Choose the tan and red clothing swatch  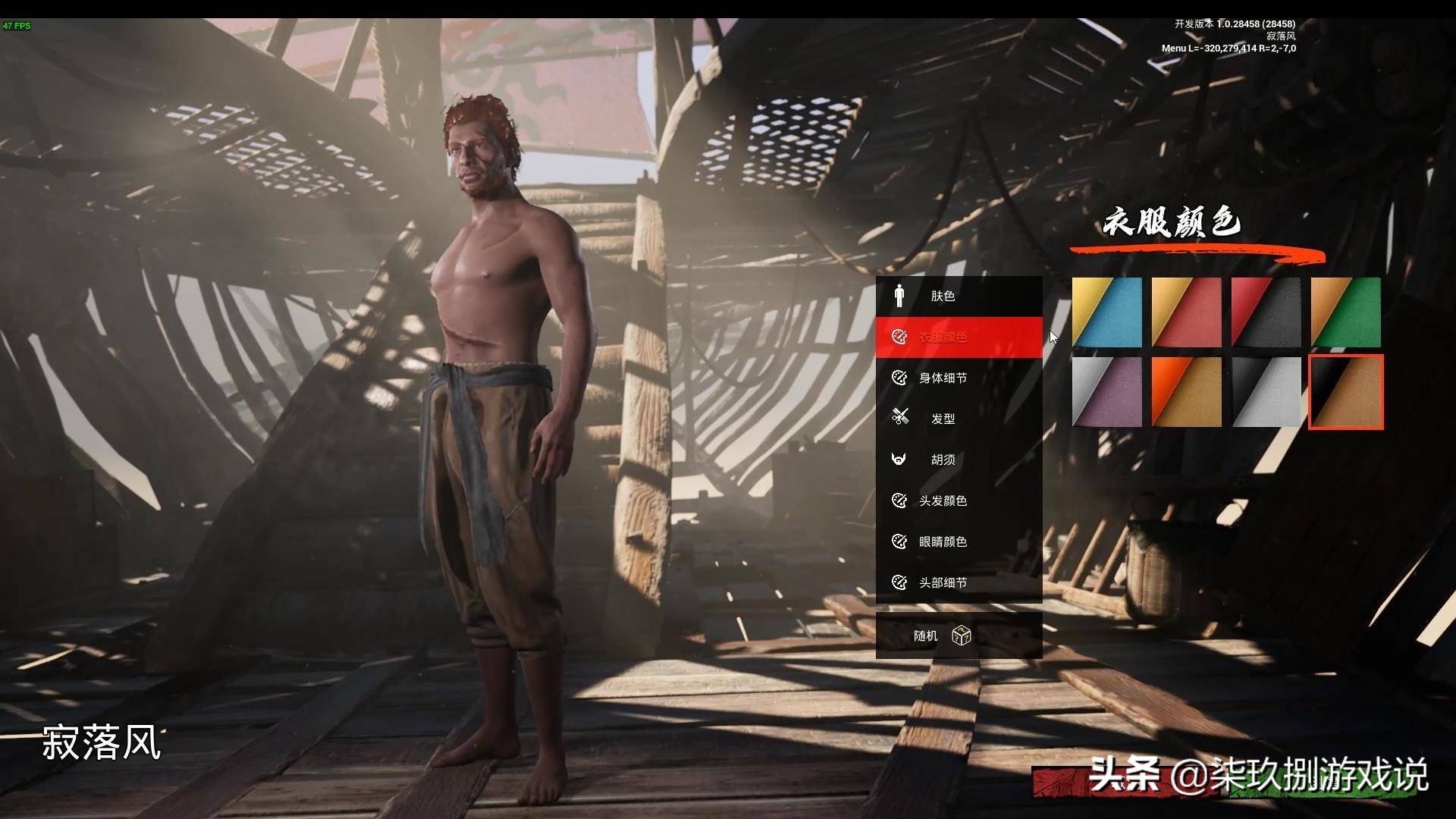pos(1187,312)
